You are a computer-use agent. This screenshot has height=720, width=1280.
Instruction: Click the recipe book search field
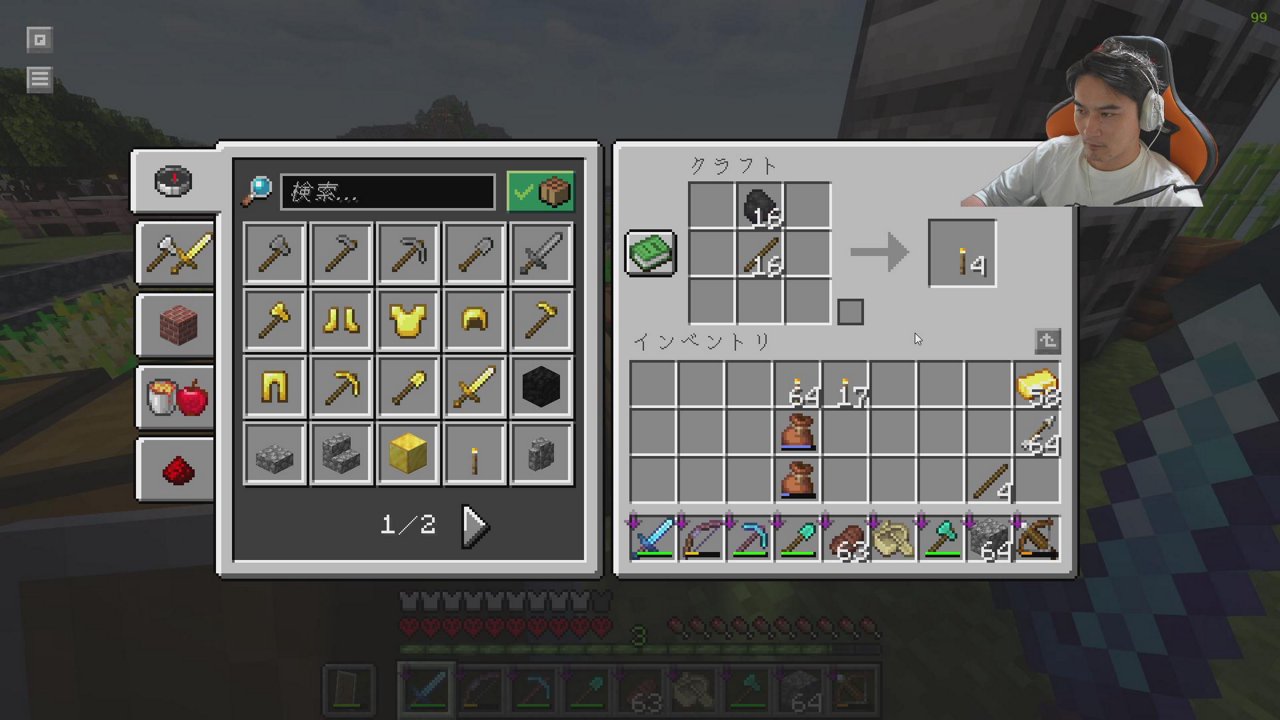click(x=388, y=192)
